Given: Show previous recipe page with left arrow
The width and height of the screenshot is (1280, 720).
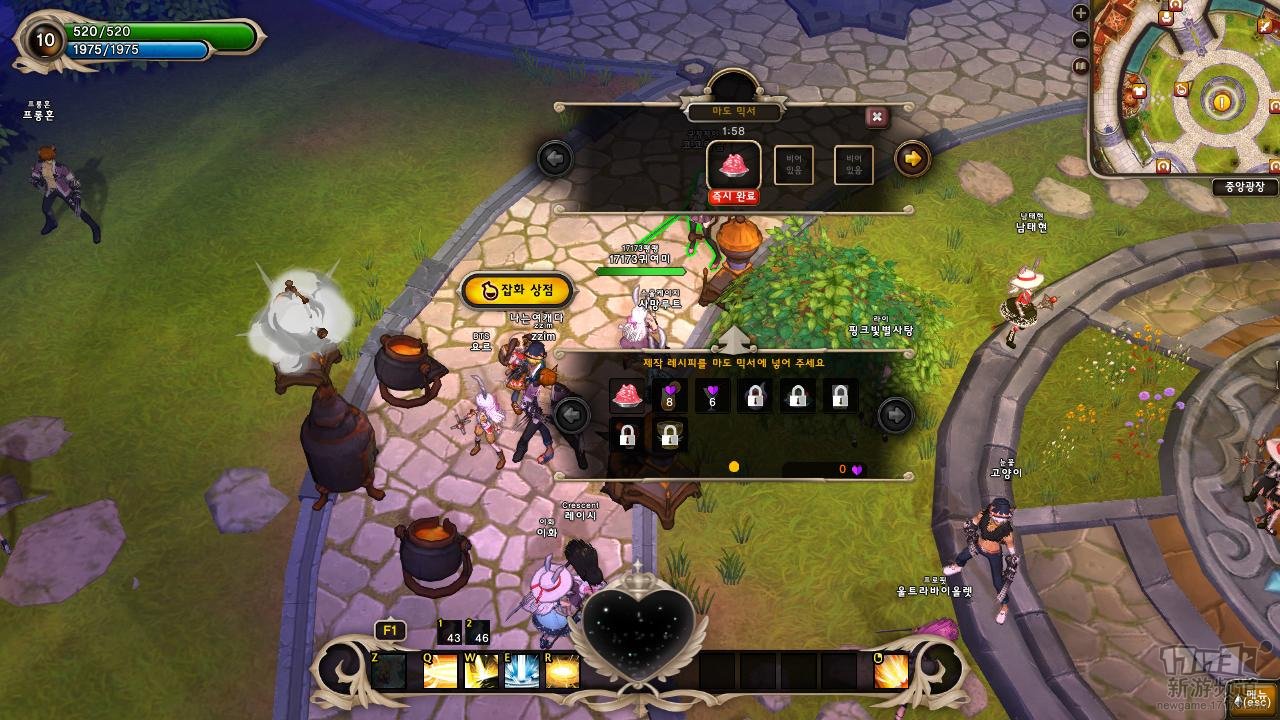Looking at the screenshot, I should coord(571,414).
